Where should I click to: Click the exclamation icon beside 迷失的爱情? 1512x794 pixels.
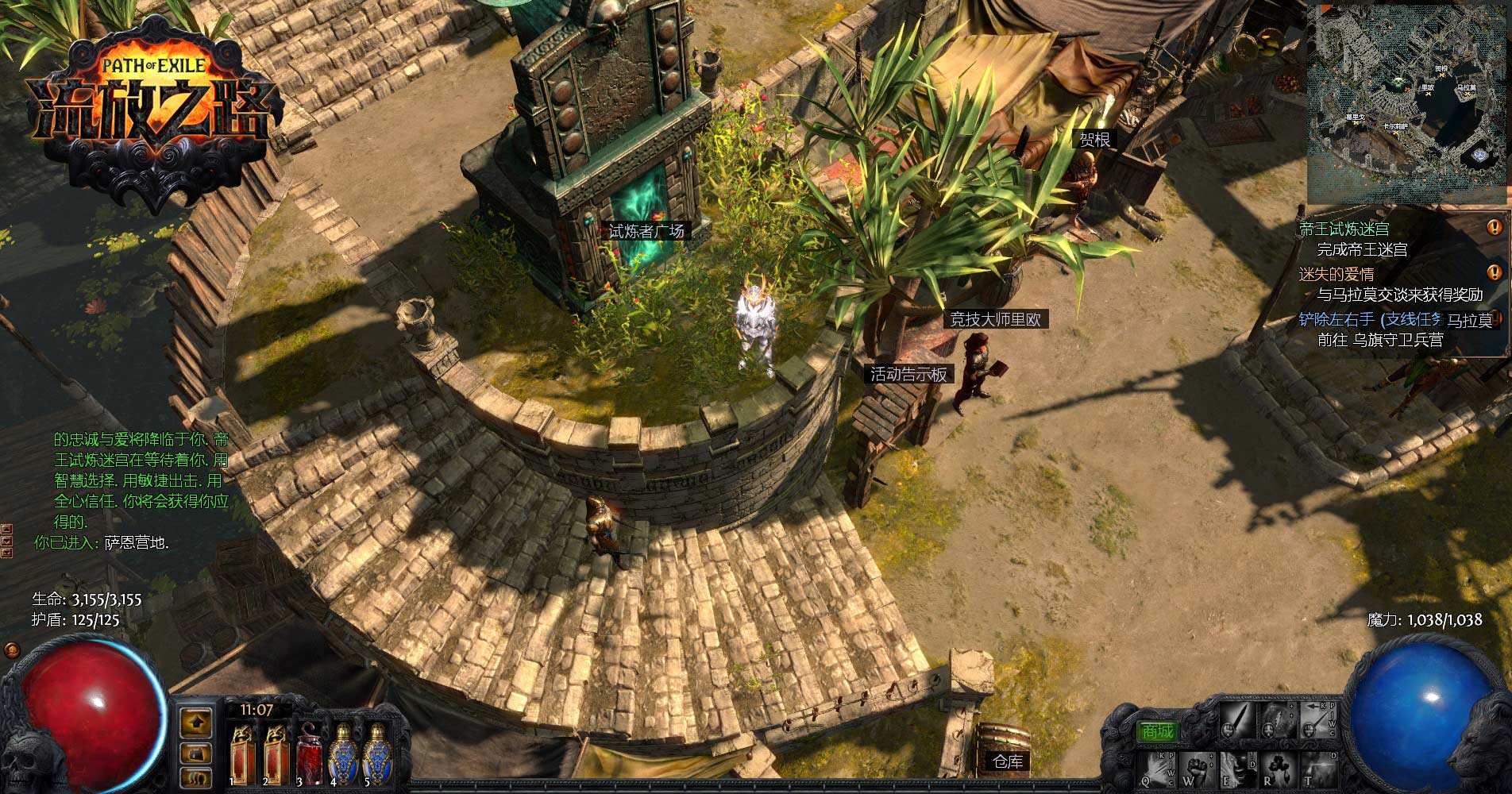pyautogui.click(x=1494, y=272)
